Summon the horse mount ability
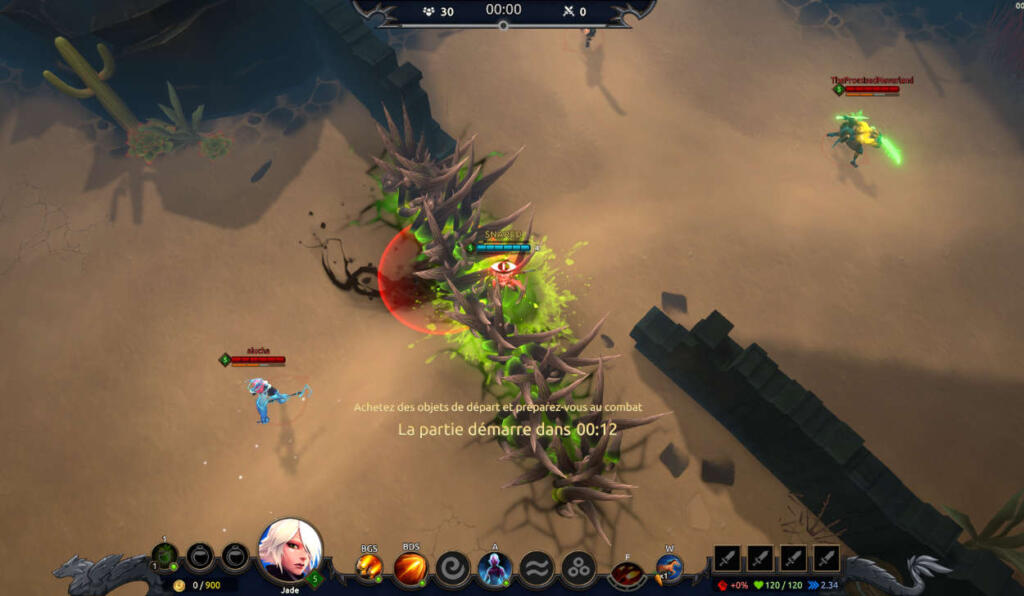 click(669, 568)
